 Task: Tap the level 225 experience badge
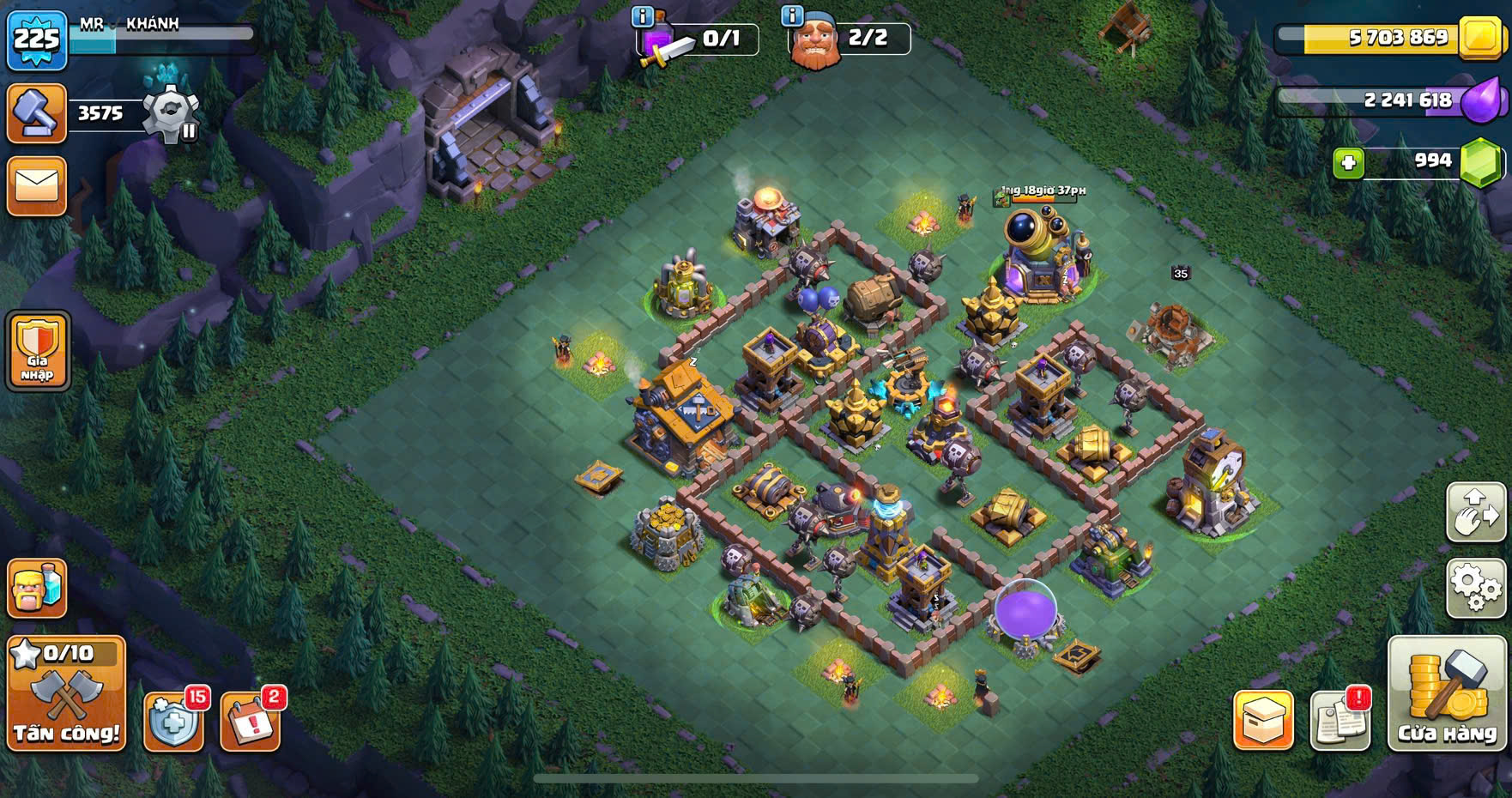point(37,39)
